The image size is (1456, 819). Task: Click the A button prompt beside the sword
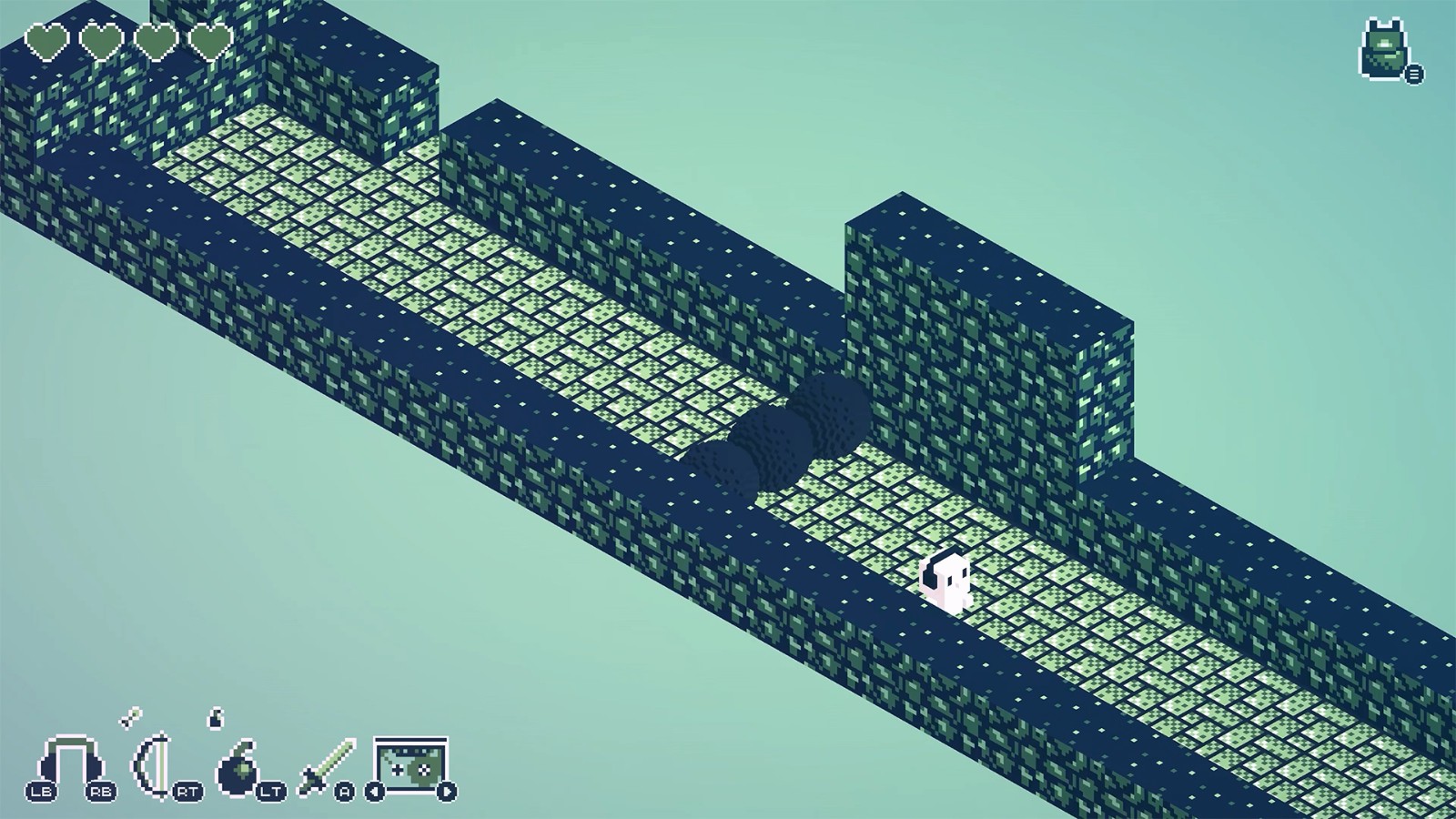point(344,790)
